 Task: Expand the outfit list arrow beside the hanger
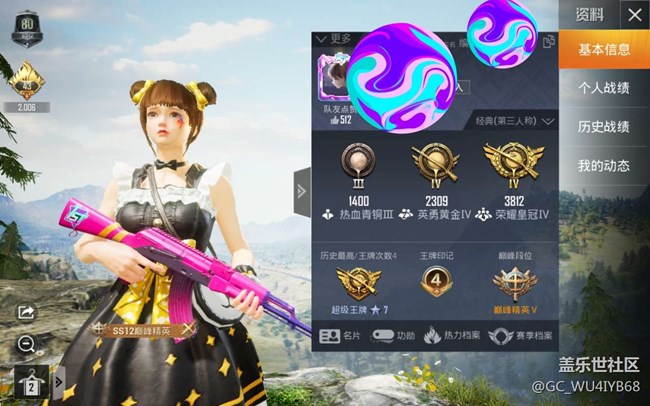[x=58, y=382]
